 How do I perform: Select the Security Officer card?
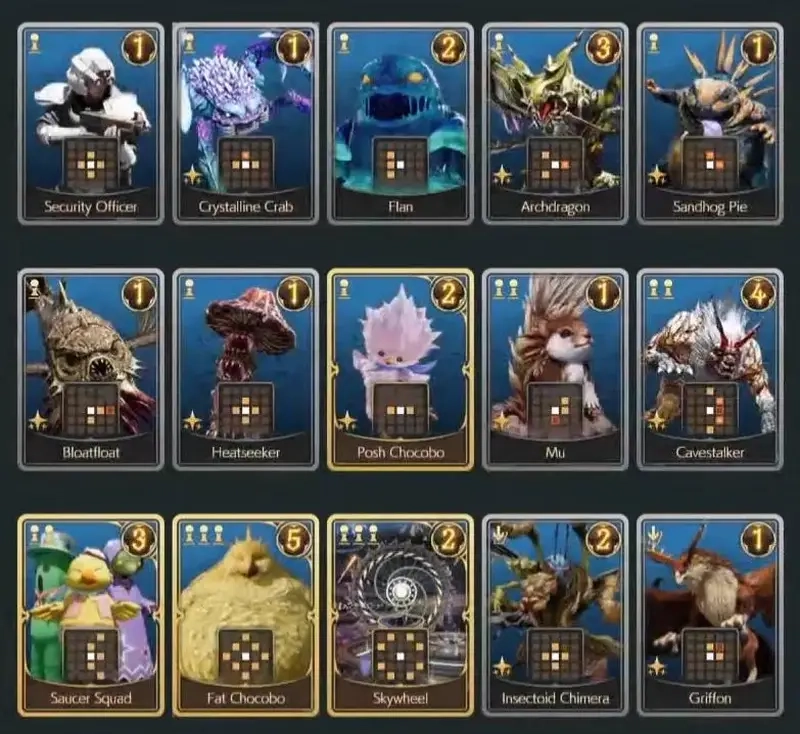pyautogui.click(x=91, y=124)
